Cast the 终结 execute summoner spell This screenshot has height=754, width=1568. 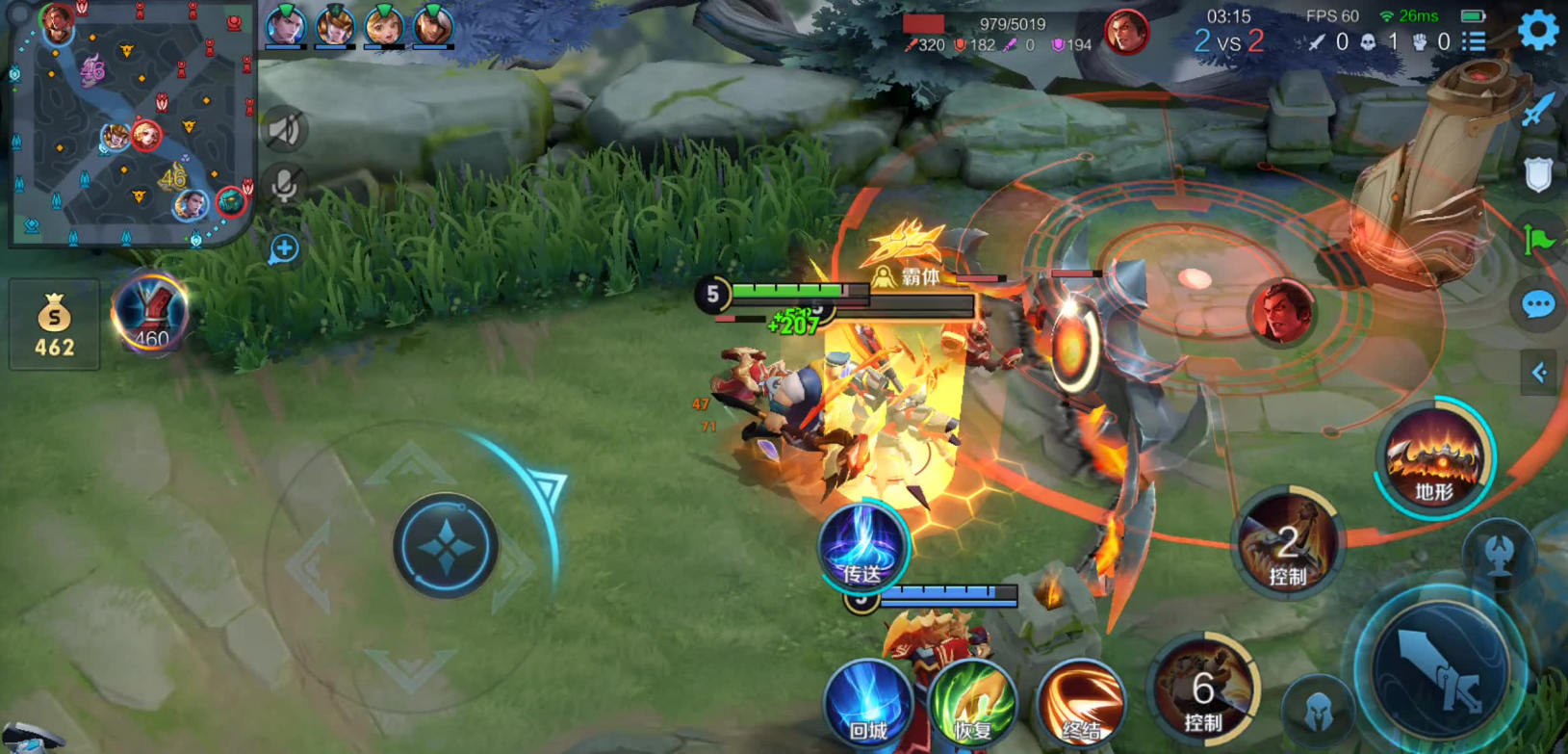(1080, 705)
